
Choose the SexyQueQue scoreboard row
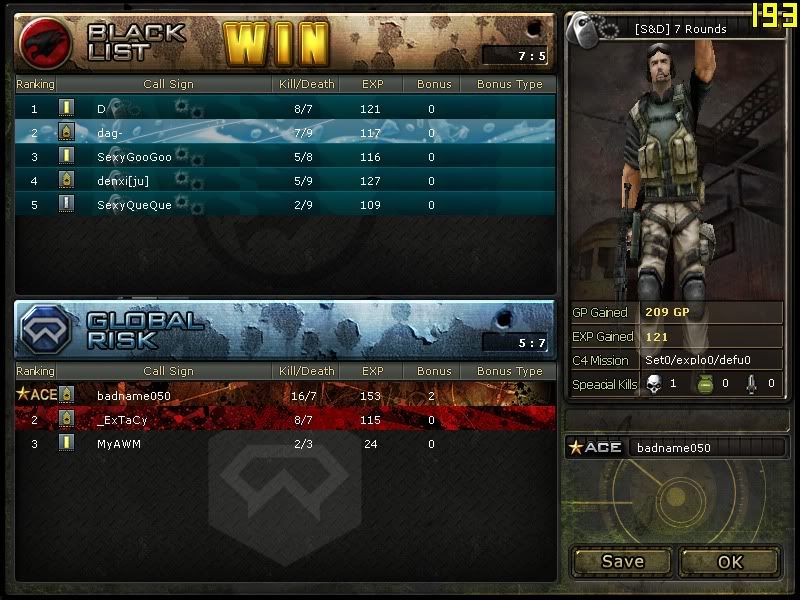285,205
